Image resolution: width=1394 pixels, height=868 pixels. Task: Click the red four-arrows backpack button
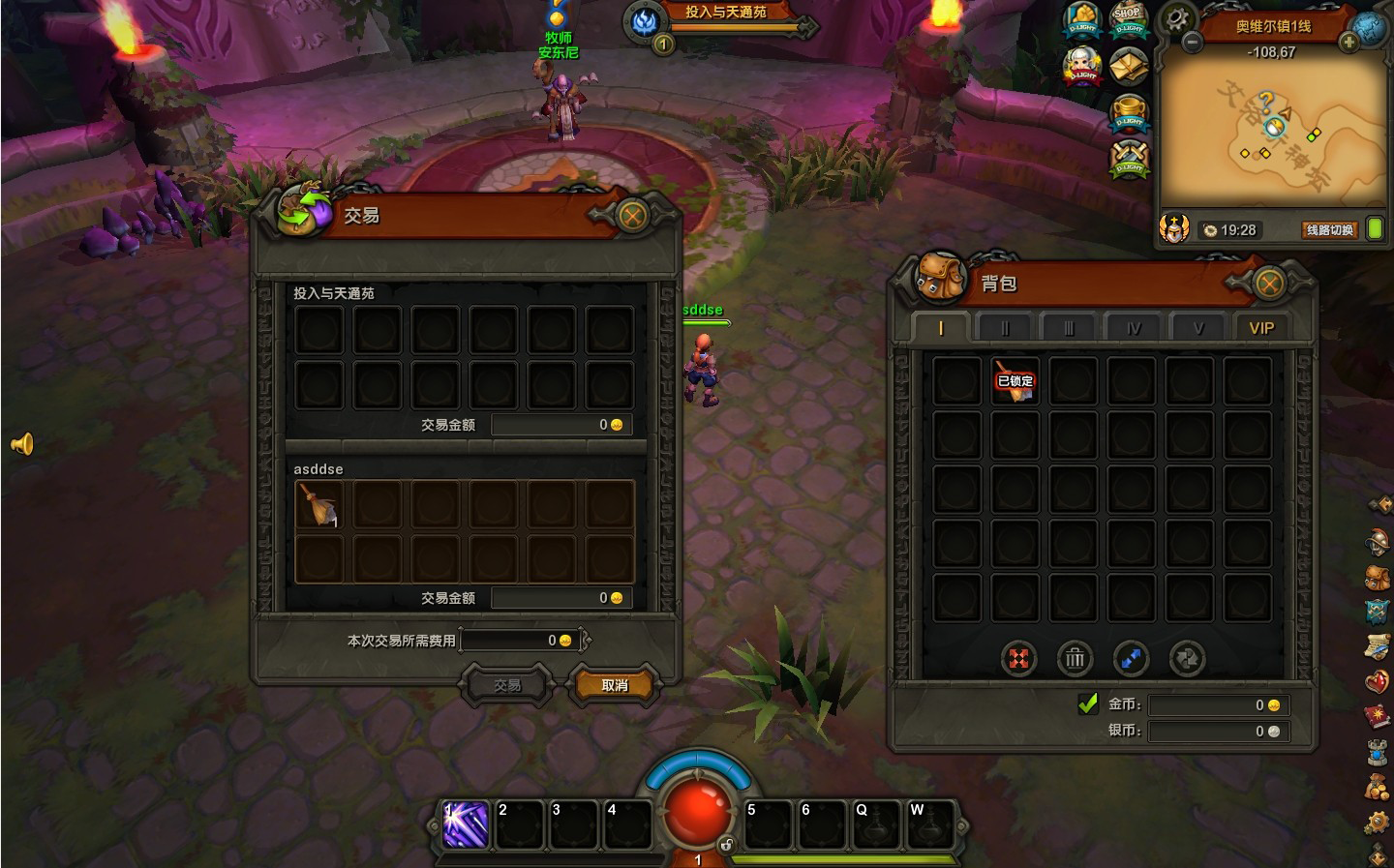(1018, 659)
